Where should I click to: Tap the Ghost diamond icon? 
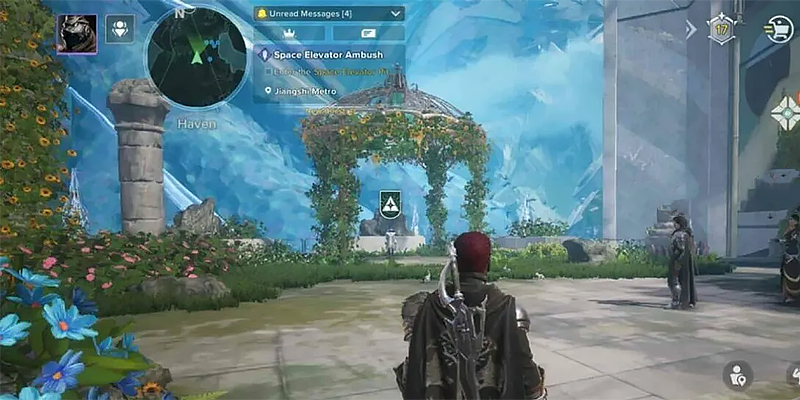786,112
